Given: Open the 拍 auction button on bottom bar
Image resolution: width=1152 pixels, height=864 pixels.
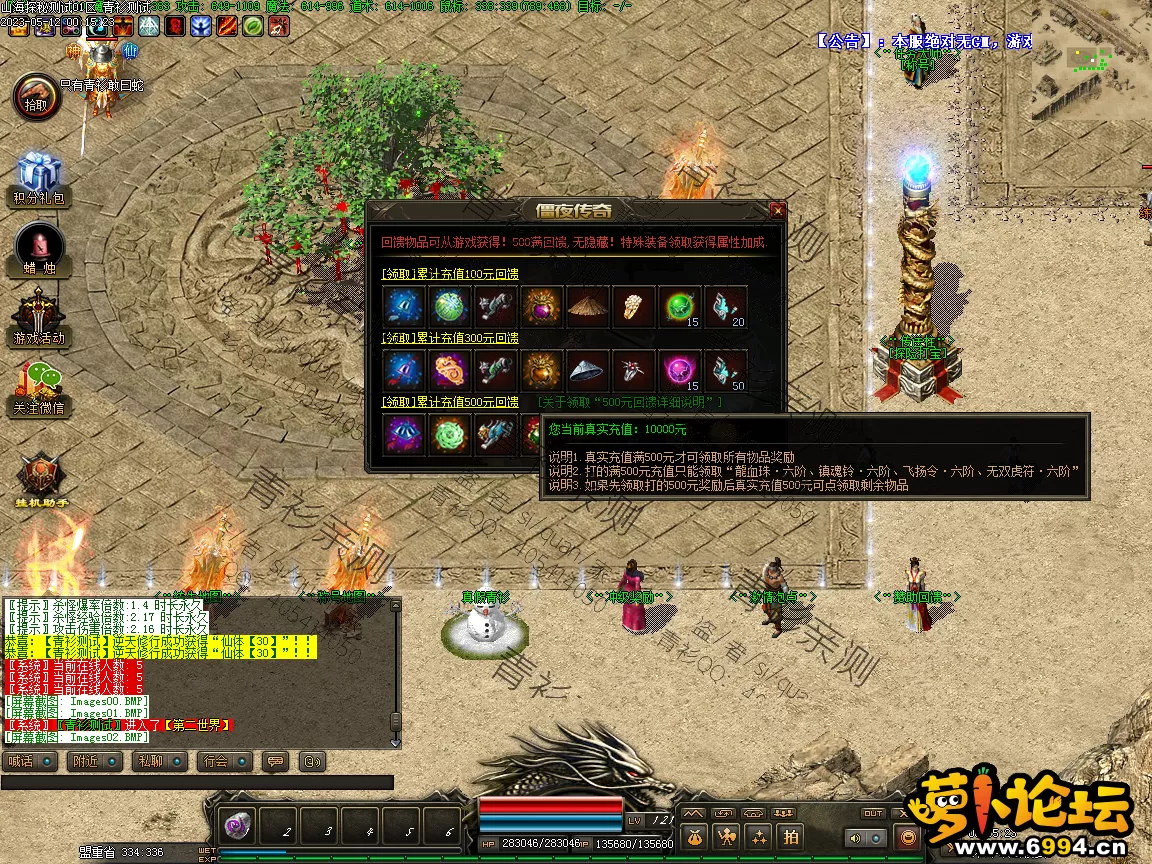Looking at the screenshot, I should click(791, 837).
